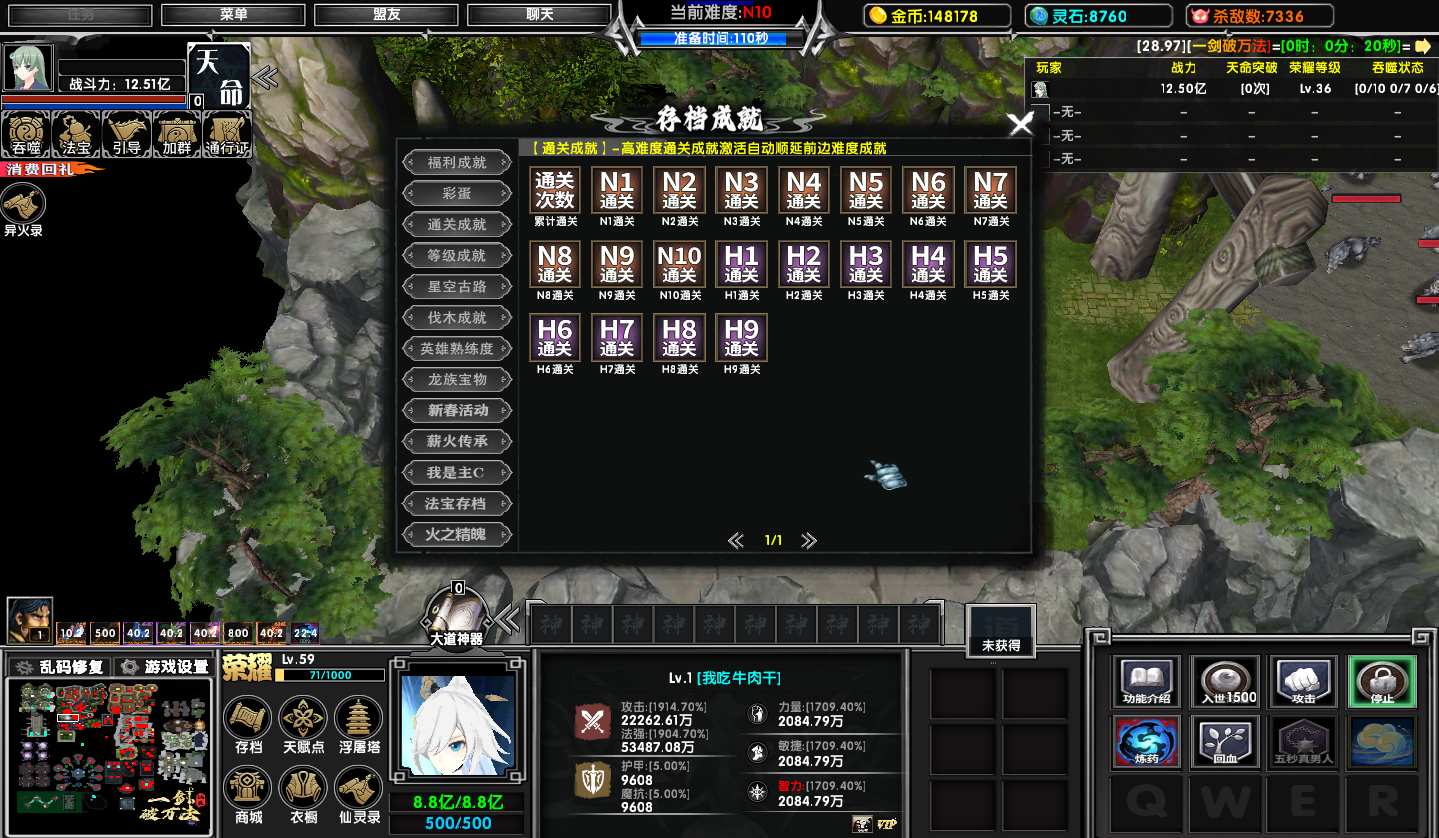1439x838 pixels.
Task: Open the 菜单 menu at the top
Action: coord(234,15)
